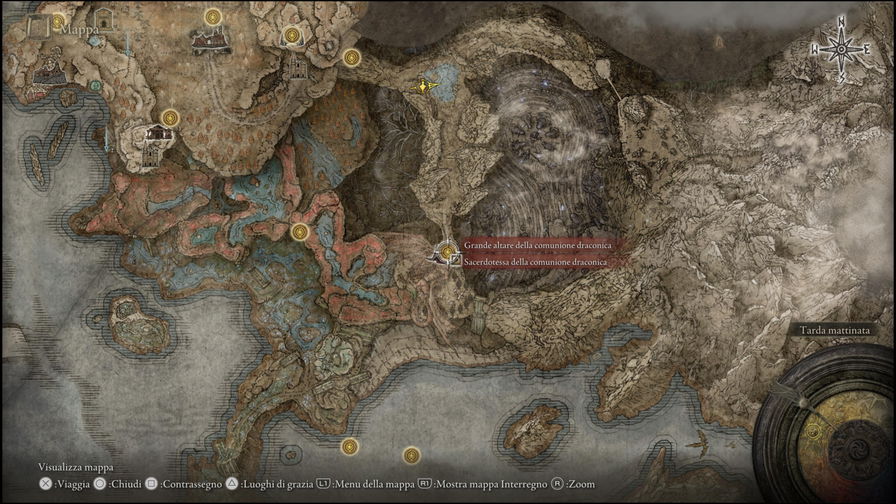The width and height of the screenshot is (896, 504).
Task: Select the ruined church map icon
Action: [211, 40]
